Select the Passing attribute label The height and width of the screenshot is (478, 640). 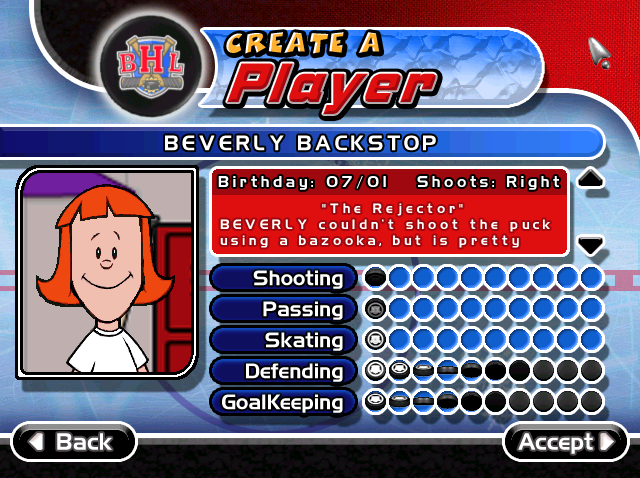click(284, 309)
